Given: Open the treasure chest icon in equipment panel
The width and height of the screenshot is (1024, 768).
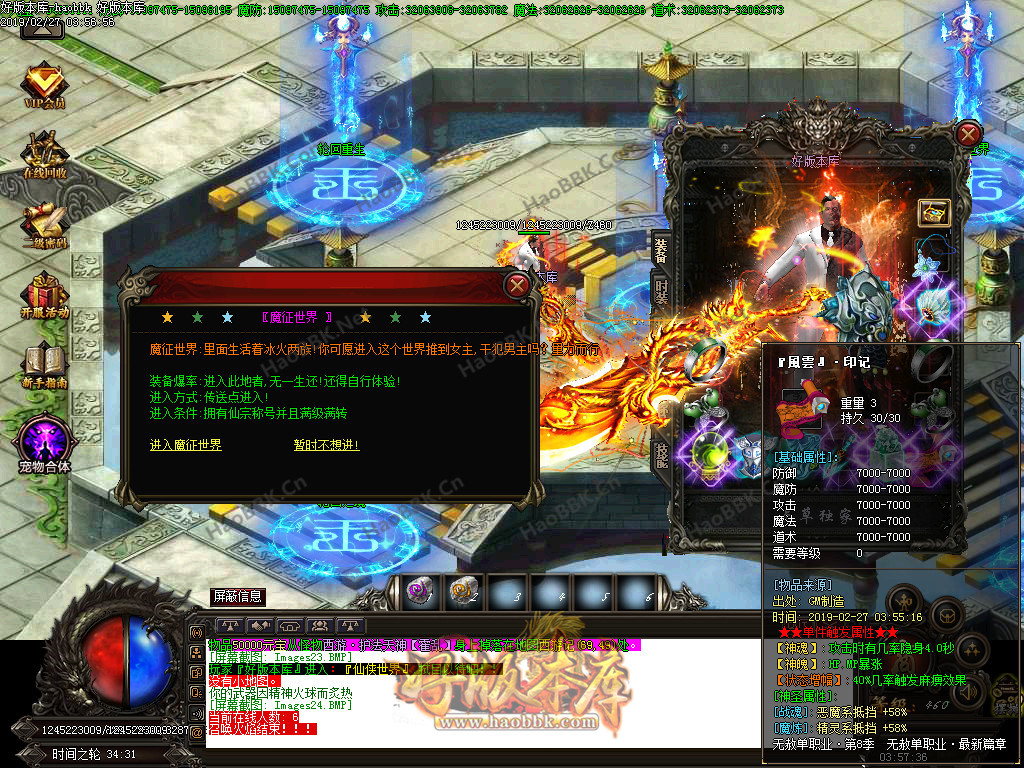Looking at the screenshot, I should (933, 212).
